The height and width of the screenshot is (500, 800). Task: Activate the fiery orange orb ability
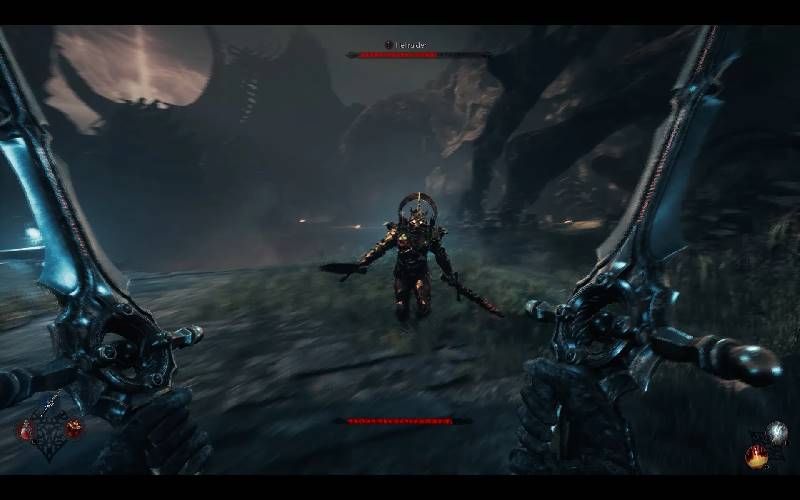click(x=757, y=455)
